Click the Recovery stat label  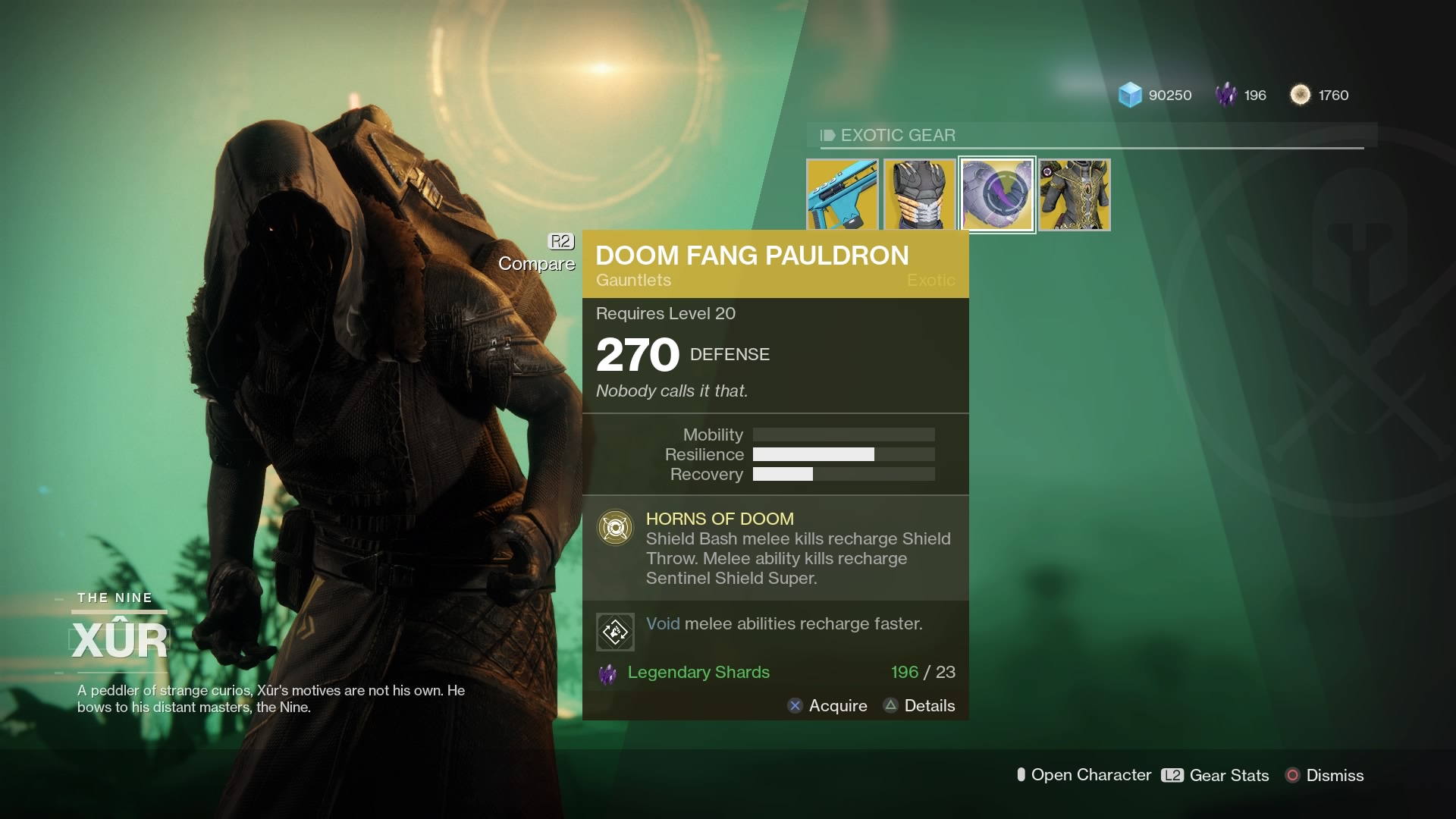click(706, 475)
